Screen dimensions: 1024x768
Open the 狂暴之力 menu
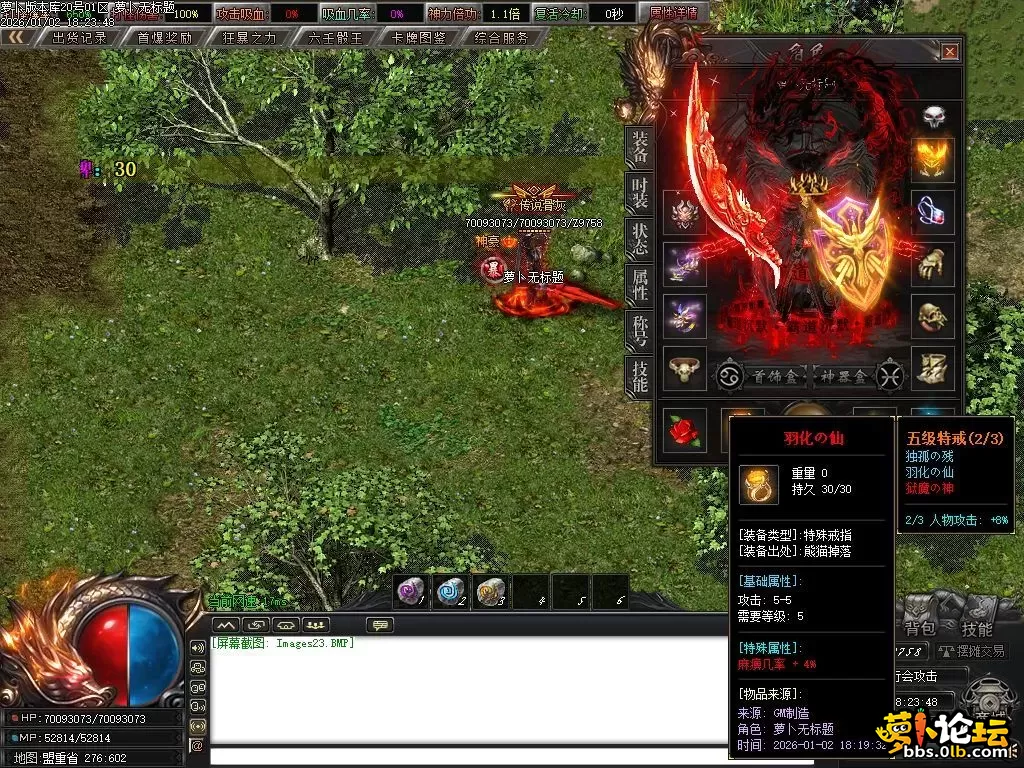pyautogui.click(x=250, y=38)
